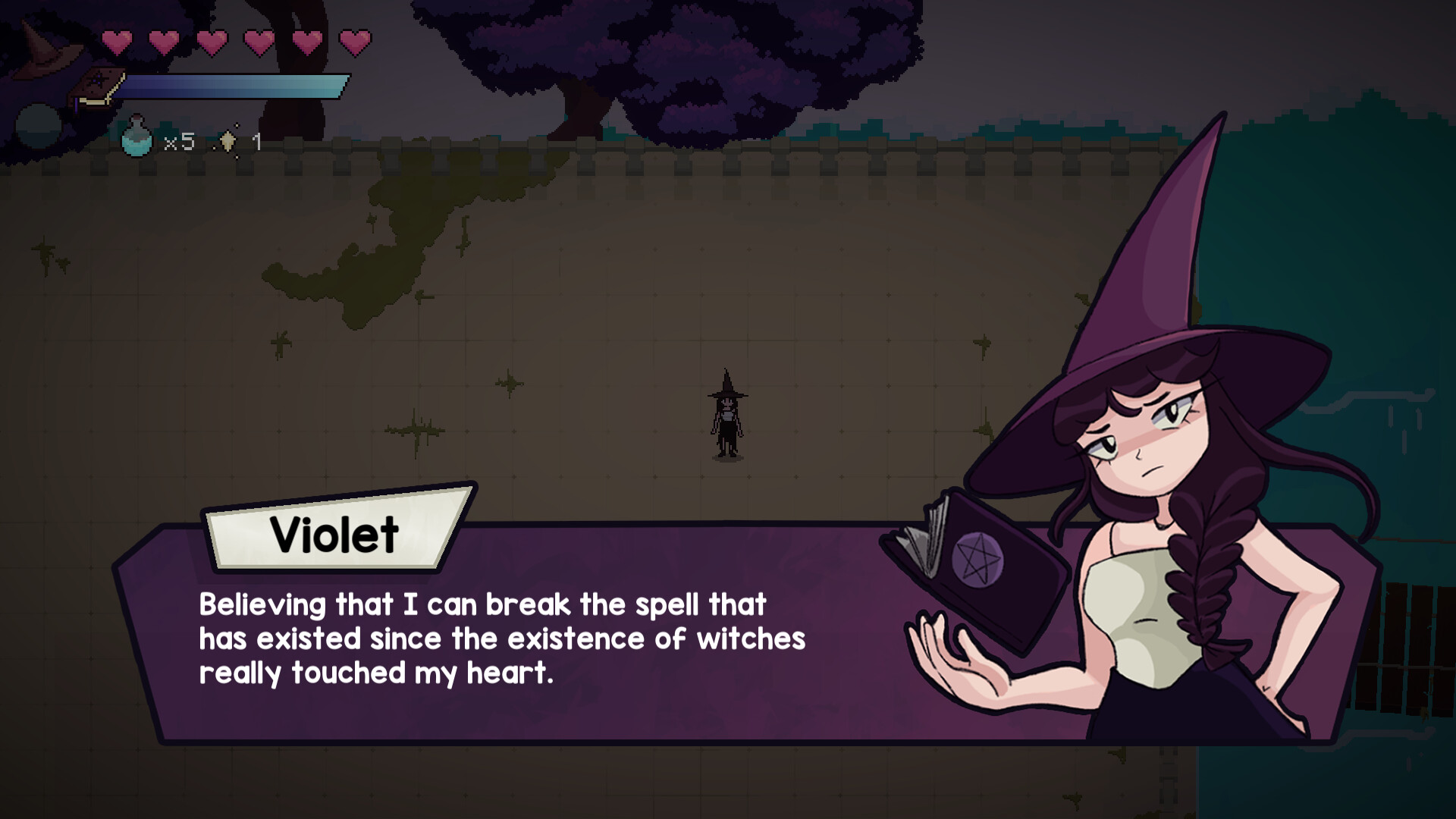This screenshot has height=819, width=1456.
Task: Click the pentagram on Violet's grimoire
Action: pos(979,557)
